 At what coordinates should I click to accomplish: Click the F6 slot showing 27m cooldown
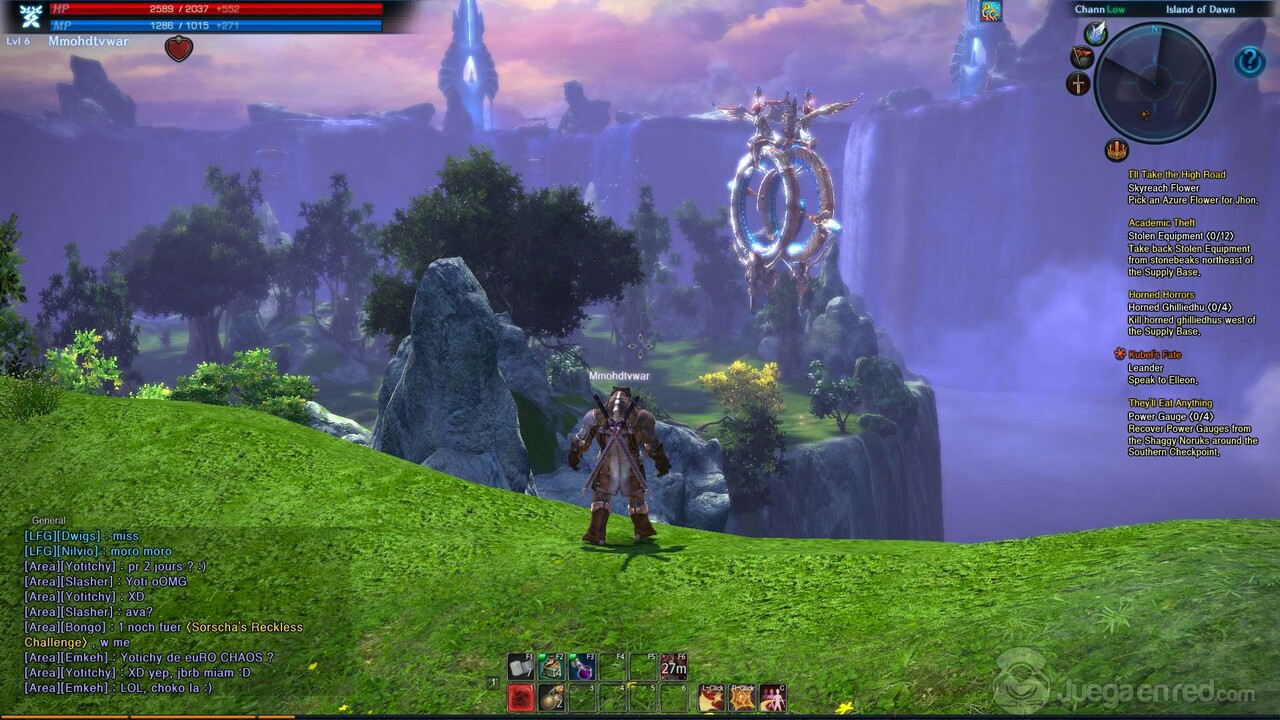coord(673,666)
